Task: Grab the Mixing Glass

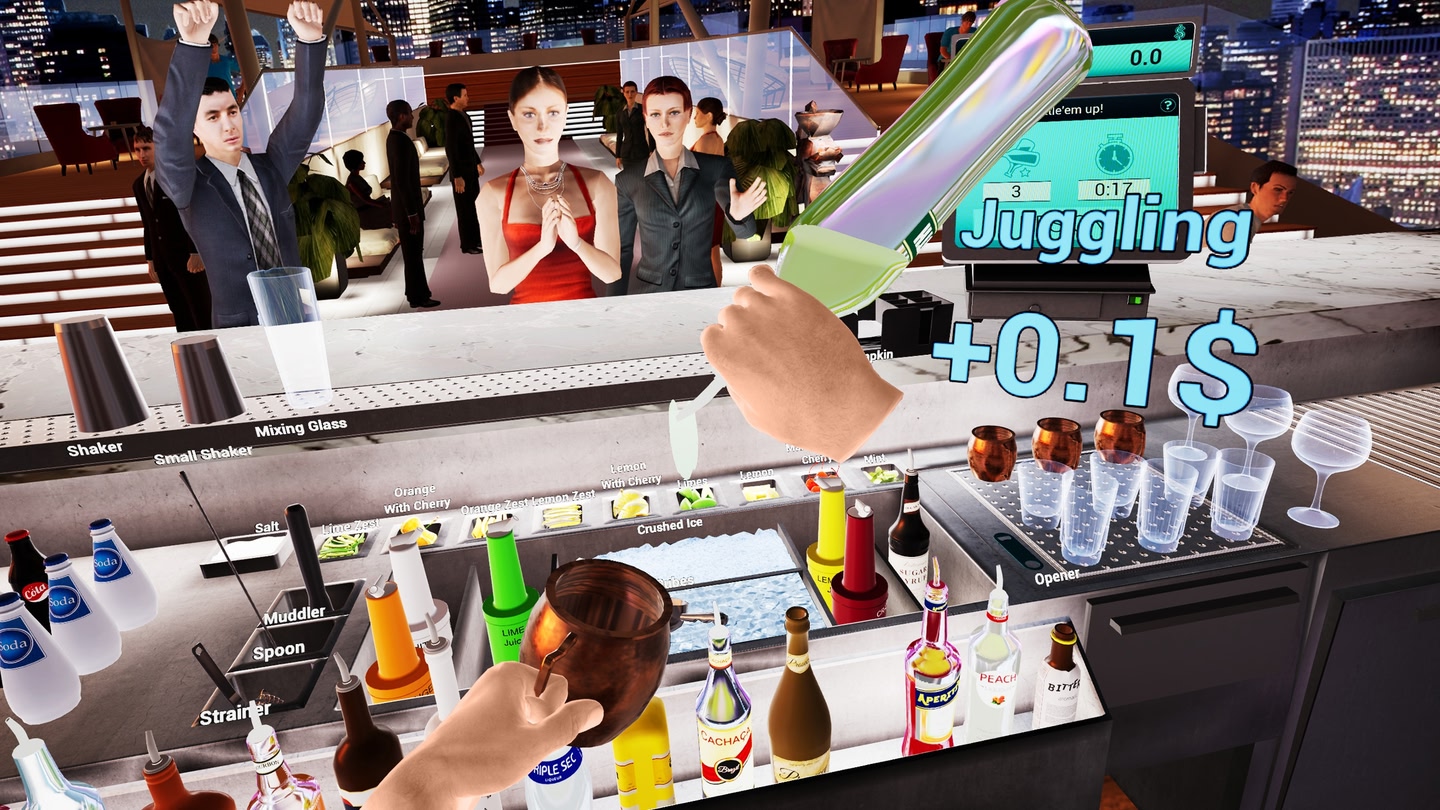Action: pyautogui.click(x=292, y=340)
